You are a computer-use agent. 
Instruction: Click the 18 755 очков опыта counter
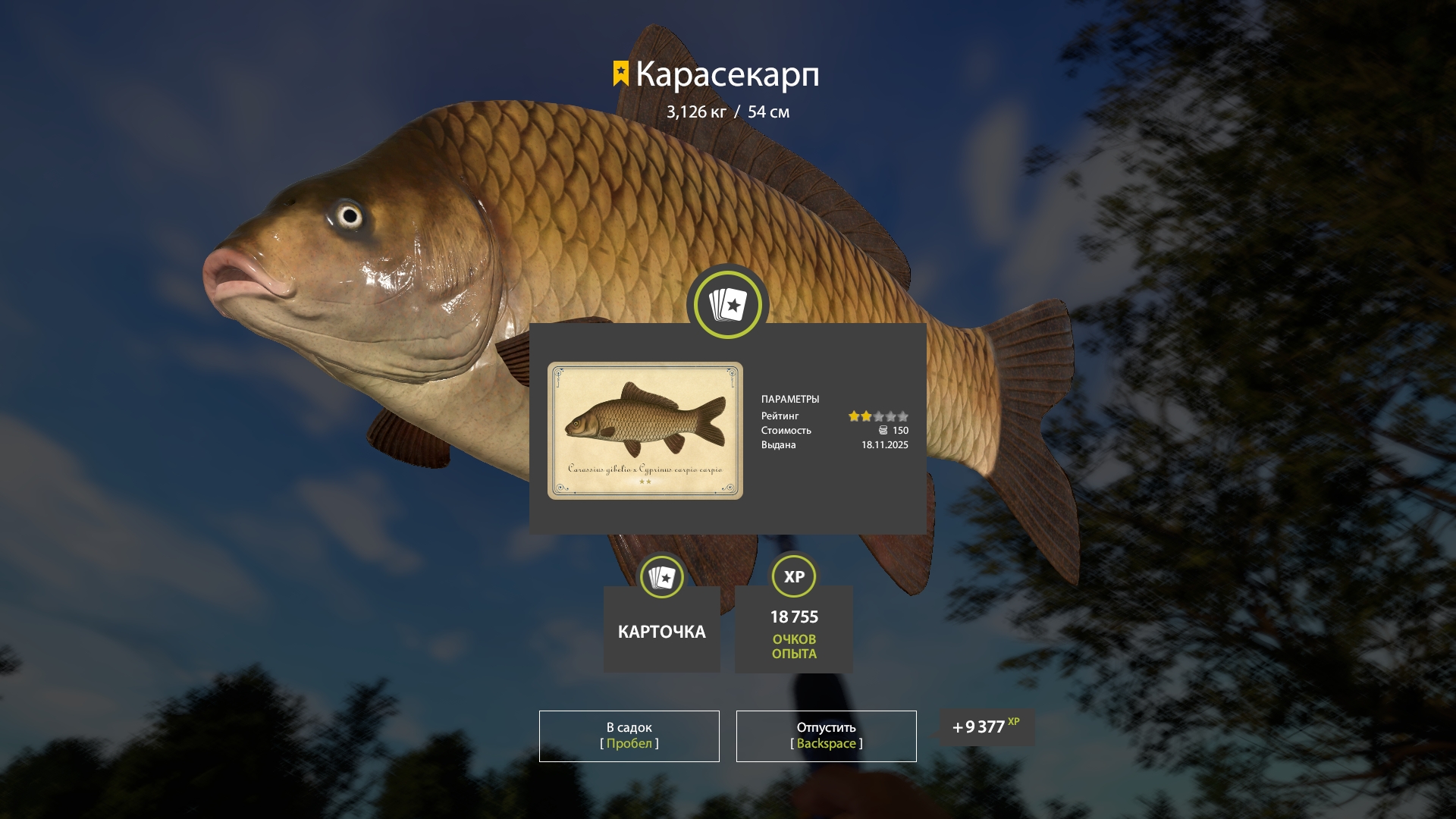(x=793, y=617)
